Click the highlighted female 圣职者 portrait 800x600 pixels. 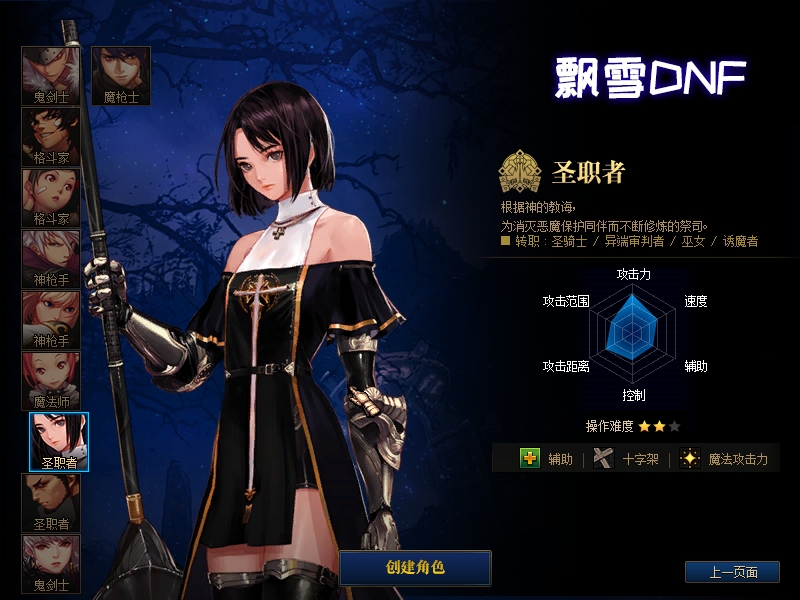[x=59, y=441]
